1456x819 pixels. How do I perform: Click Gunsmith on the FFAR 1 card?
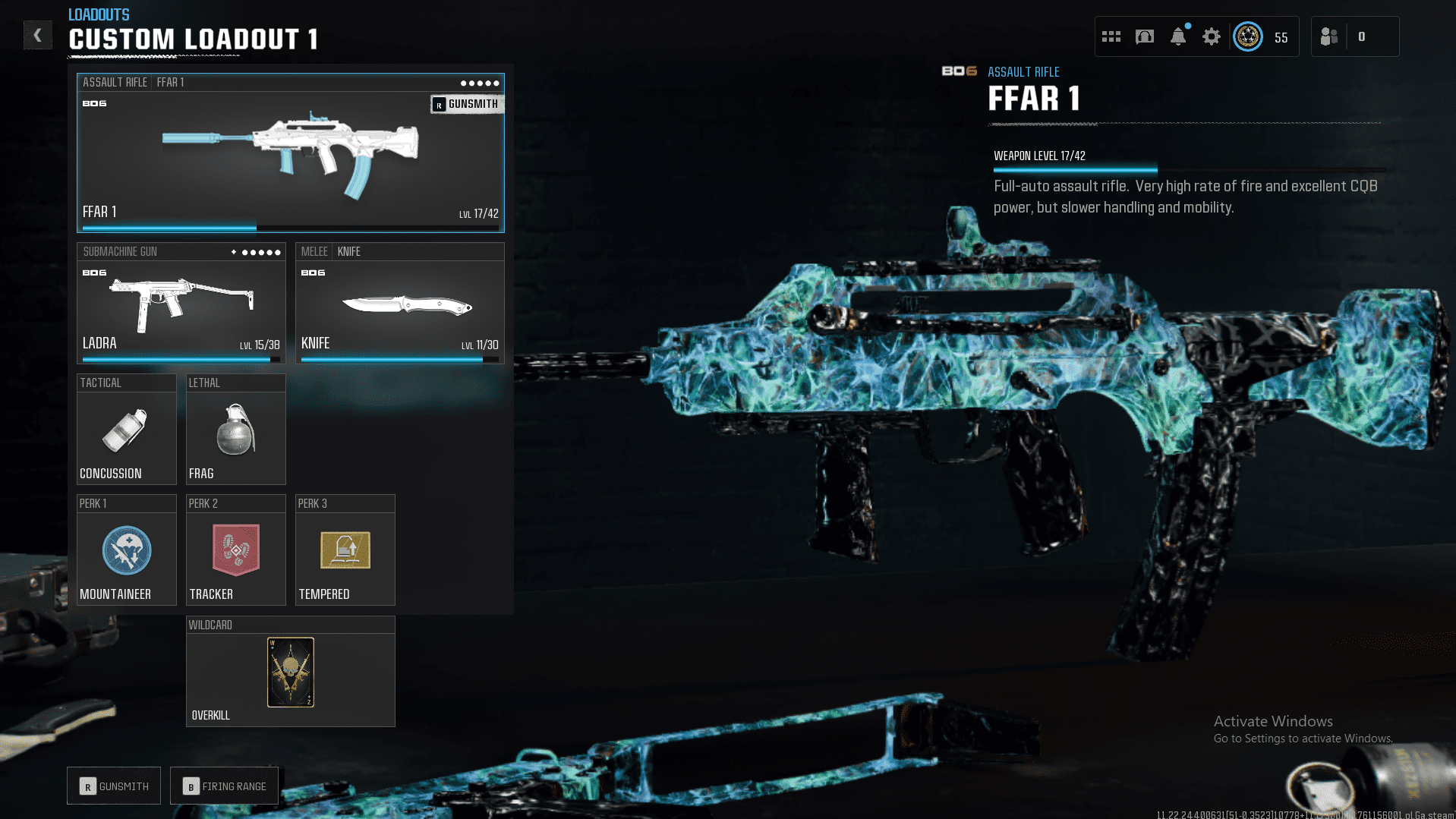(467, 104)
